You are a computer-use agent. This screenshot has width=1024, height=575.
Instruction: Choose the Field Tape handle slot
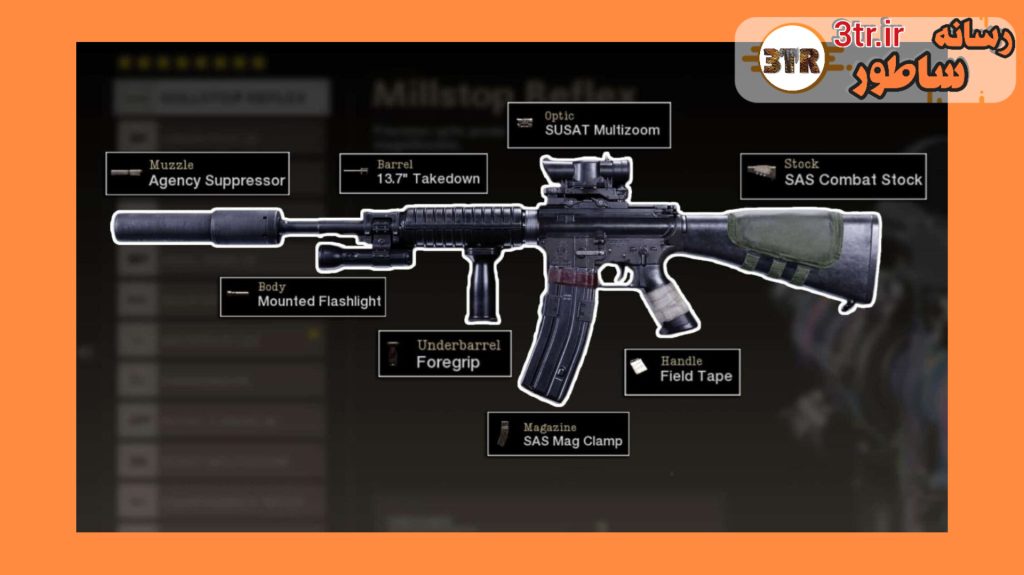682,370
